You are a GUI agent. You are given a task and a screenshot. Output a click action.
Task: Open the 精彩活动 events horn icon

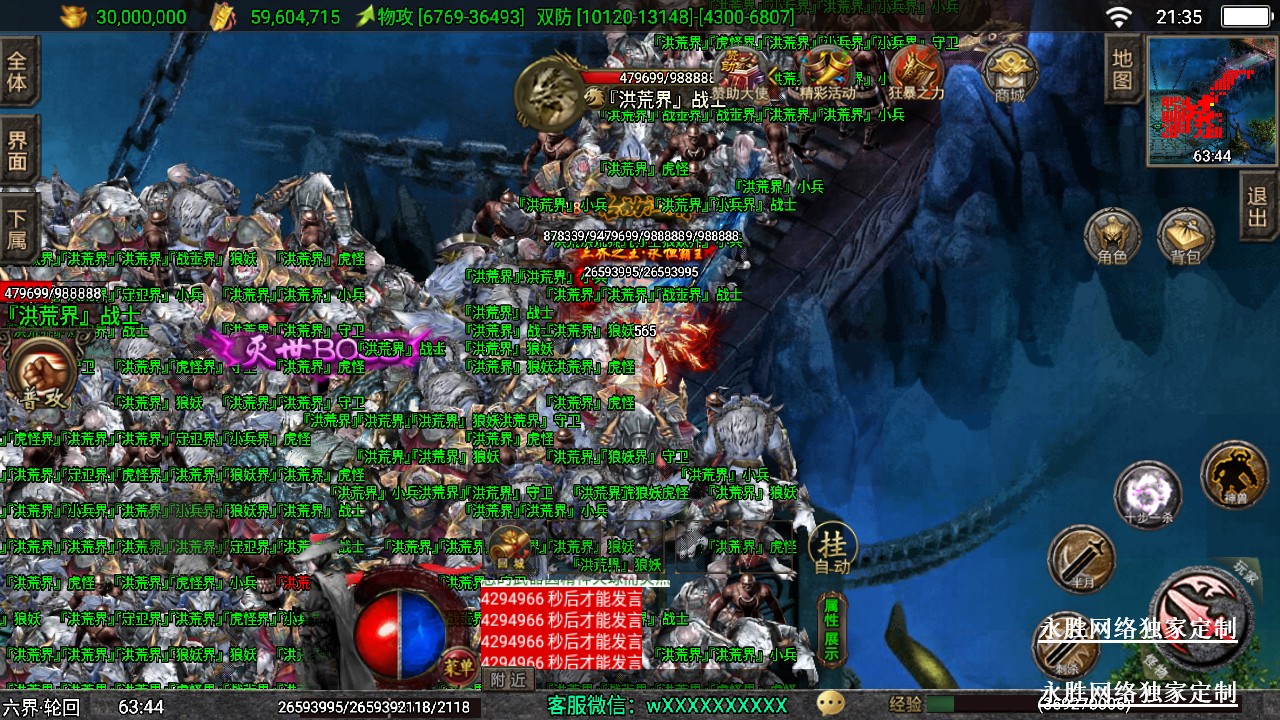828,72
